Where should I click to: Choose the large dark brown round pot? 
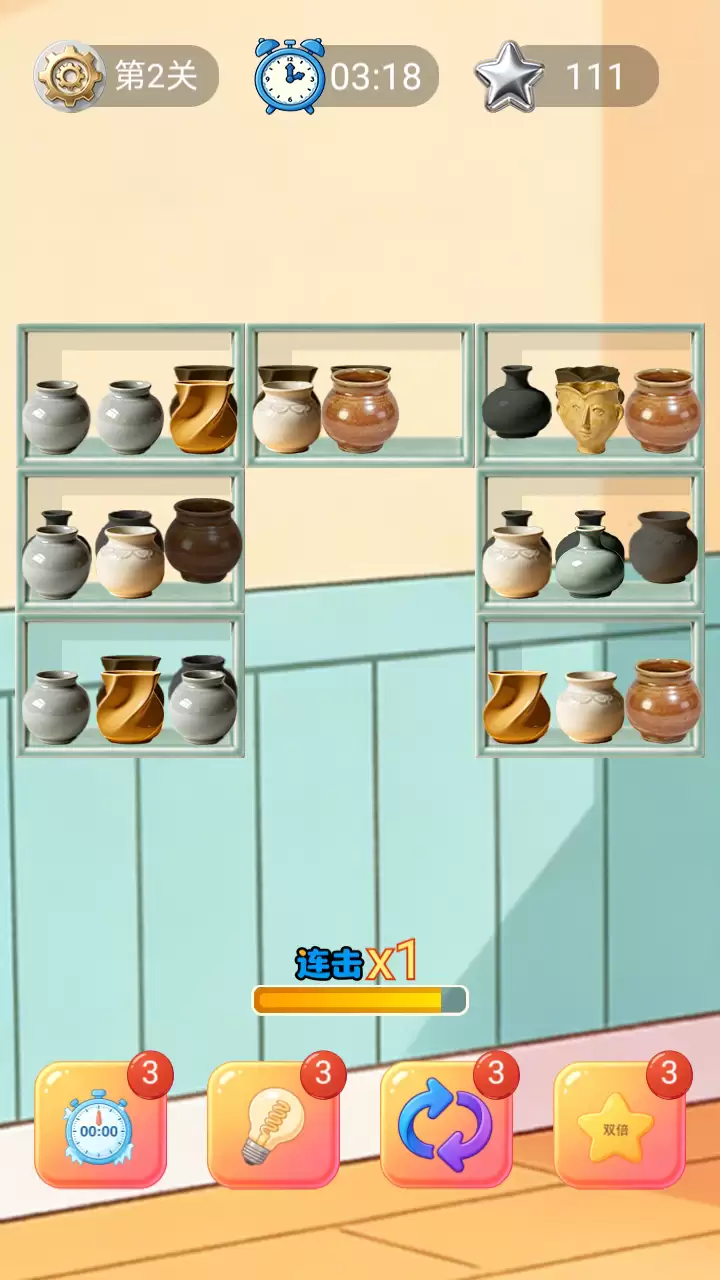click(203, 540)
